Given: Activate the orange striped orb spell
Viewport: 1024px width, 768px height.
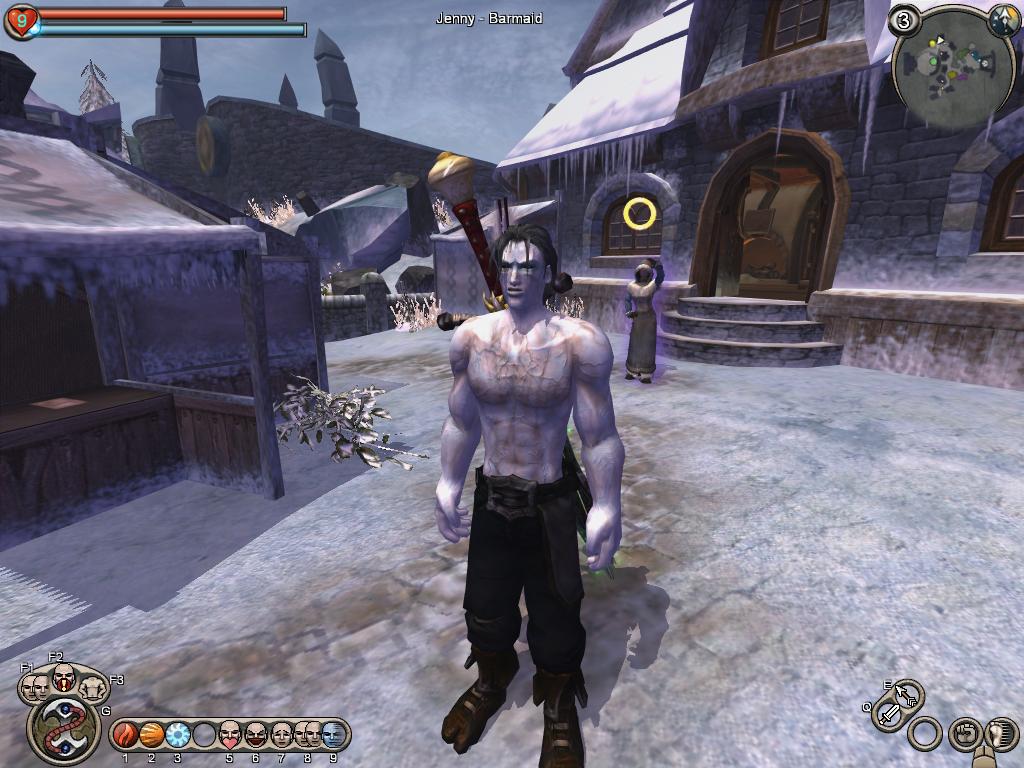Looking at the screenshot, I should (152, 735).
